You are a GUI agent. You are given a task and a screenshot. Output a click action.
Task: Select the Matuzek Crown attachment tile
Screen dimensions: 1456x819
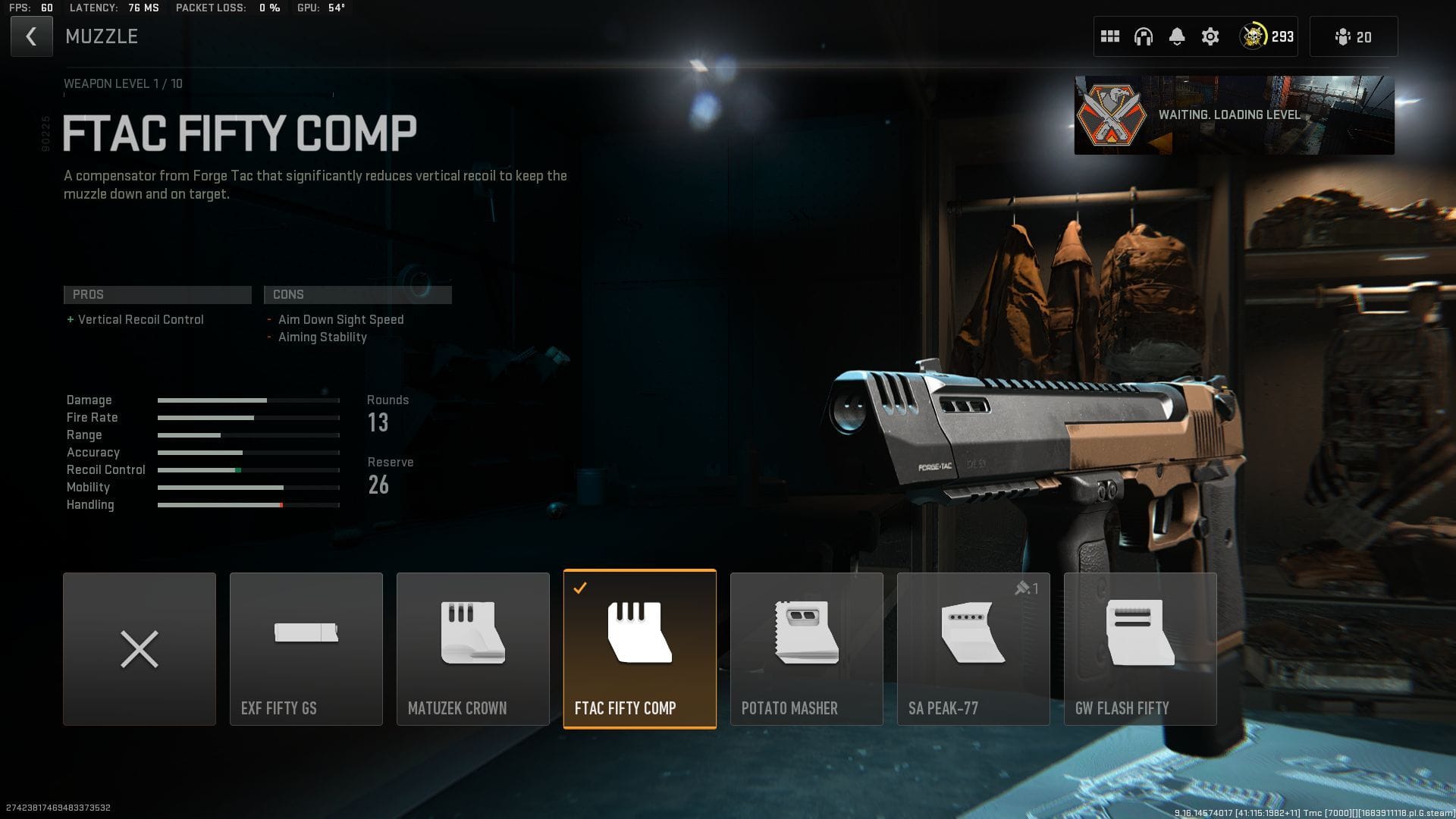click(x=472, y=648)
